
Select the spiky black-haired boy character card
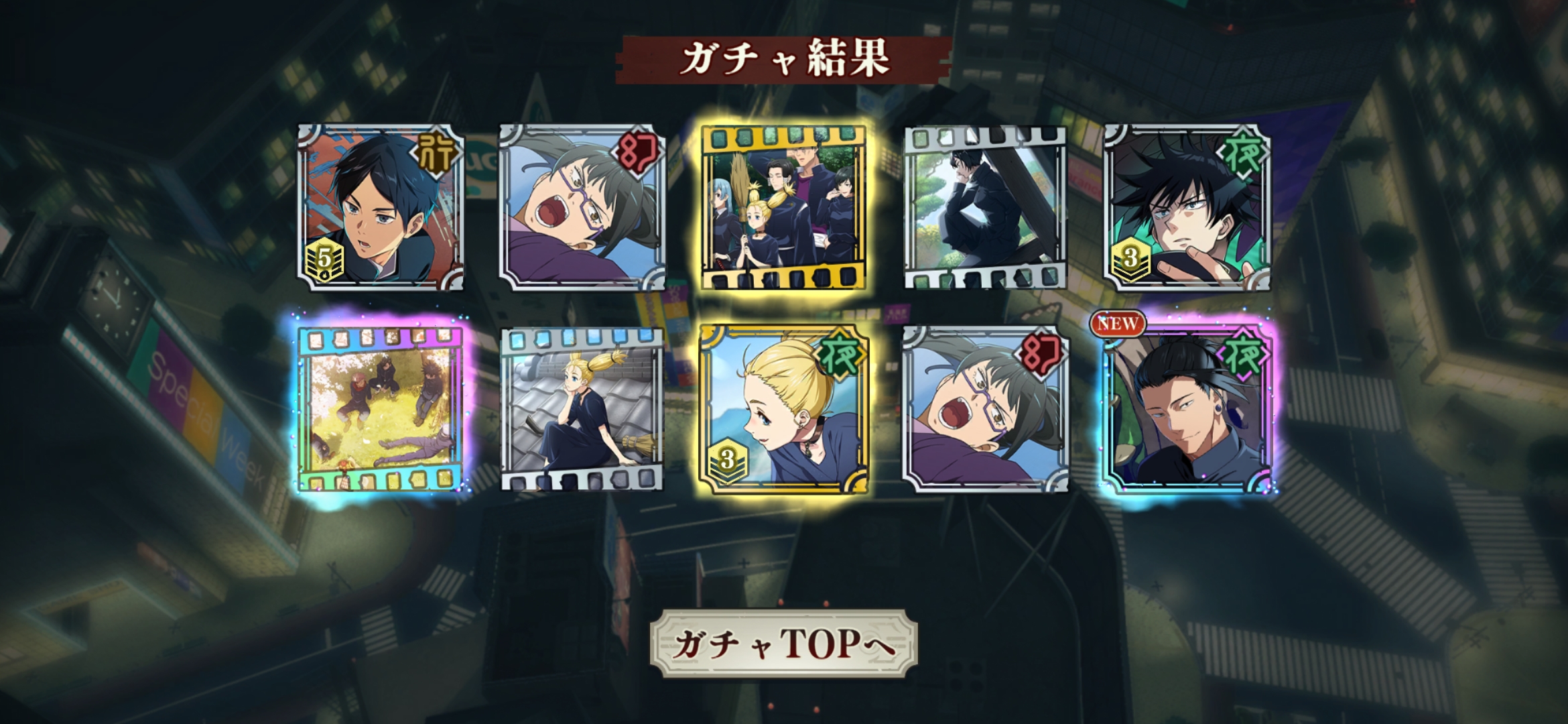click(x=1187, y=208)
